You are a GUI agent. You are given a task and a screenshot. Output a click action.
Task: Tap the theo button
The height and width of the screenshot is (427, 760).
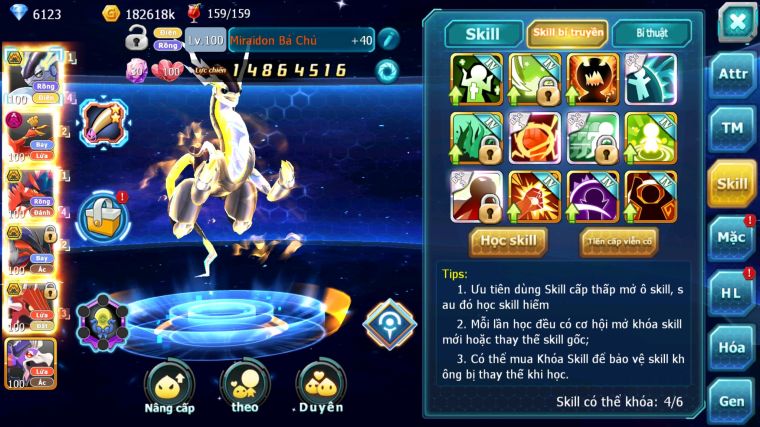[x=244, y=387]
